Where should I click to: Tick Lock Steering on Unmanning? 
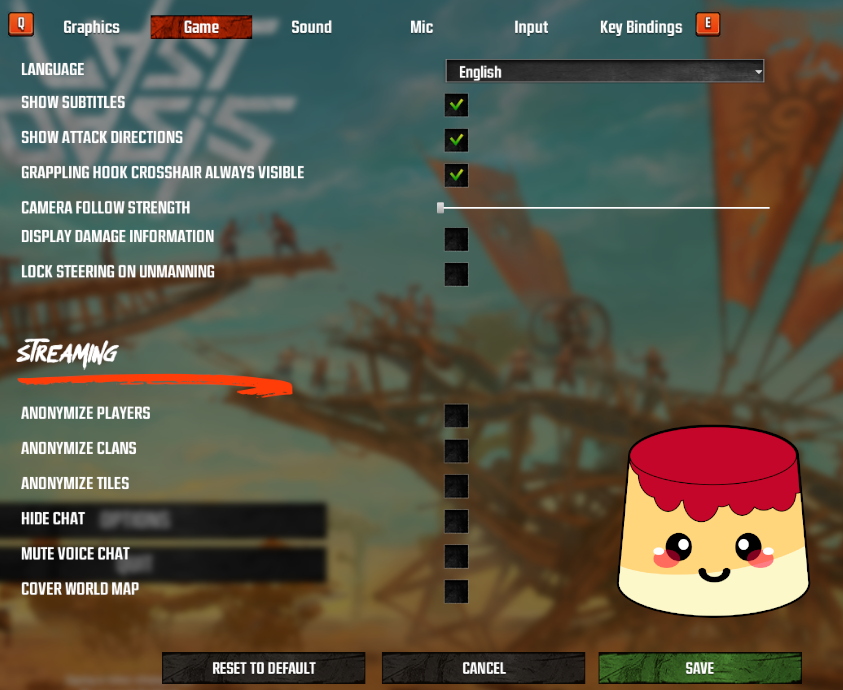point(456,274)
